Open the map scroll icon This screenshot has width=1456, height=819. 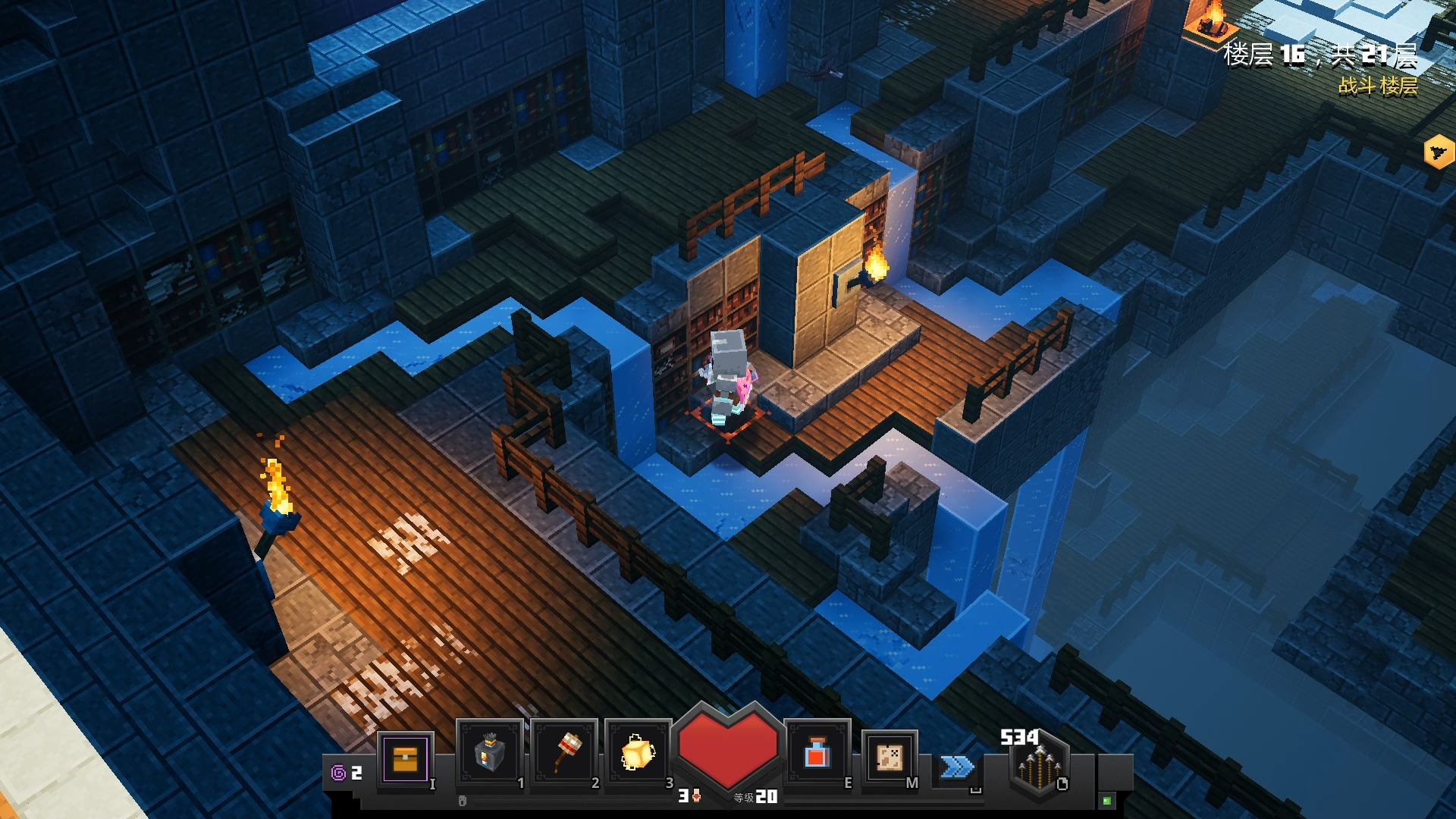click(x=890, y=756)
